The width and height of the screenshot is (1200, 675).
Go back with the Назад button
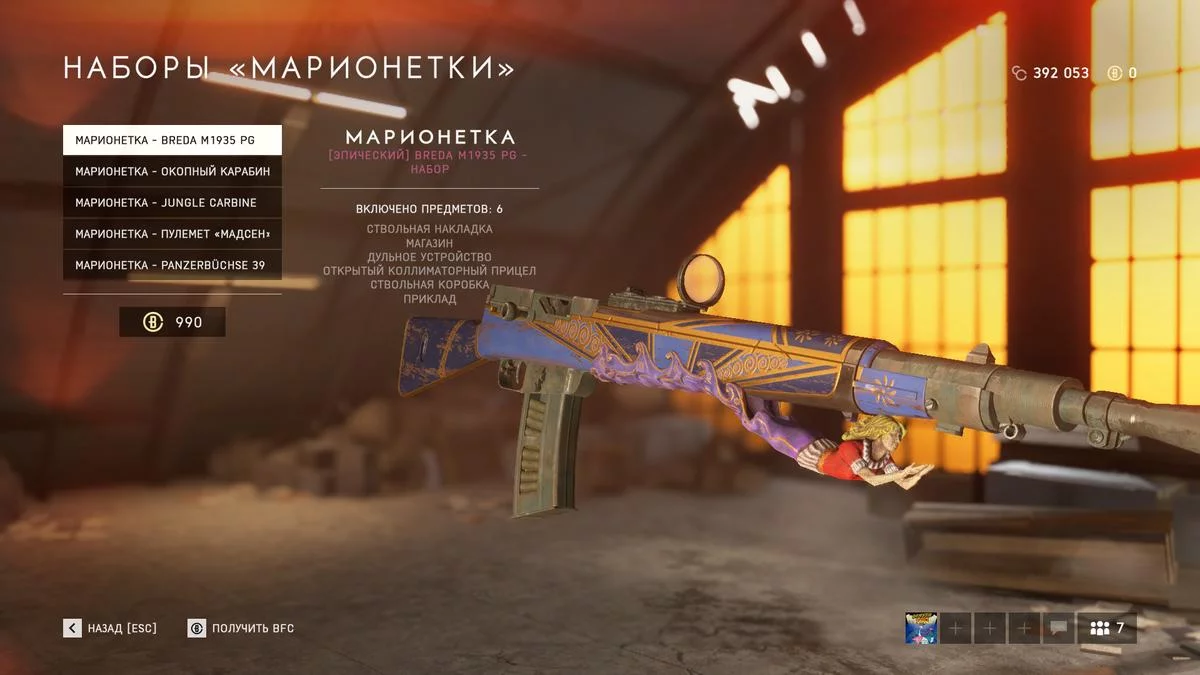coord(111,628)
